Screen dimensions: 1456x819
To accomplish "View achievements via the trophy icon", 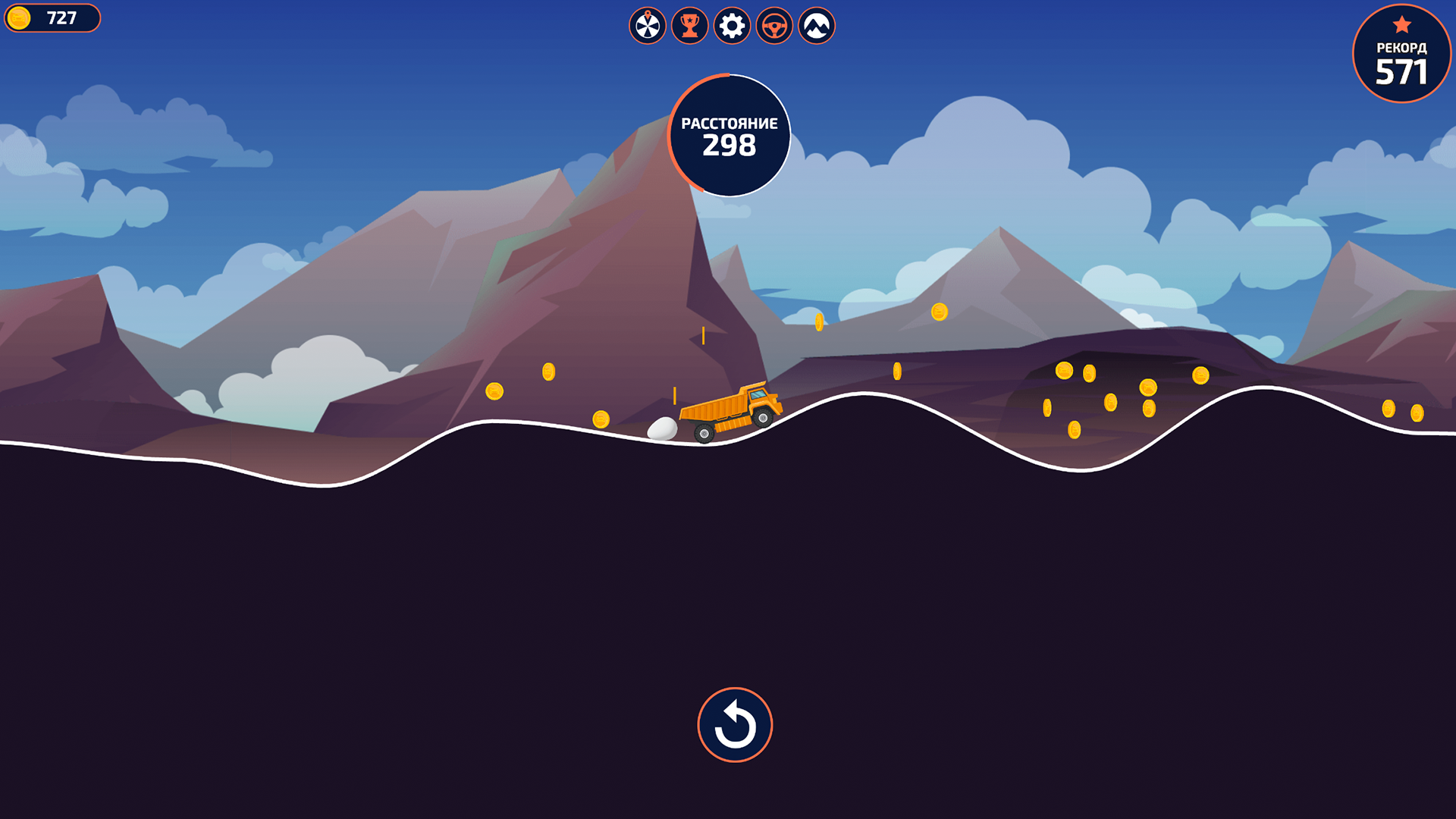I will [x=689, y=26].
